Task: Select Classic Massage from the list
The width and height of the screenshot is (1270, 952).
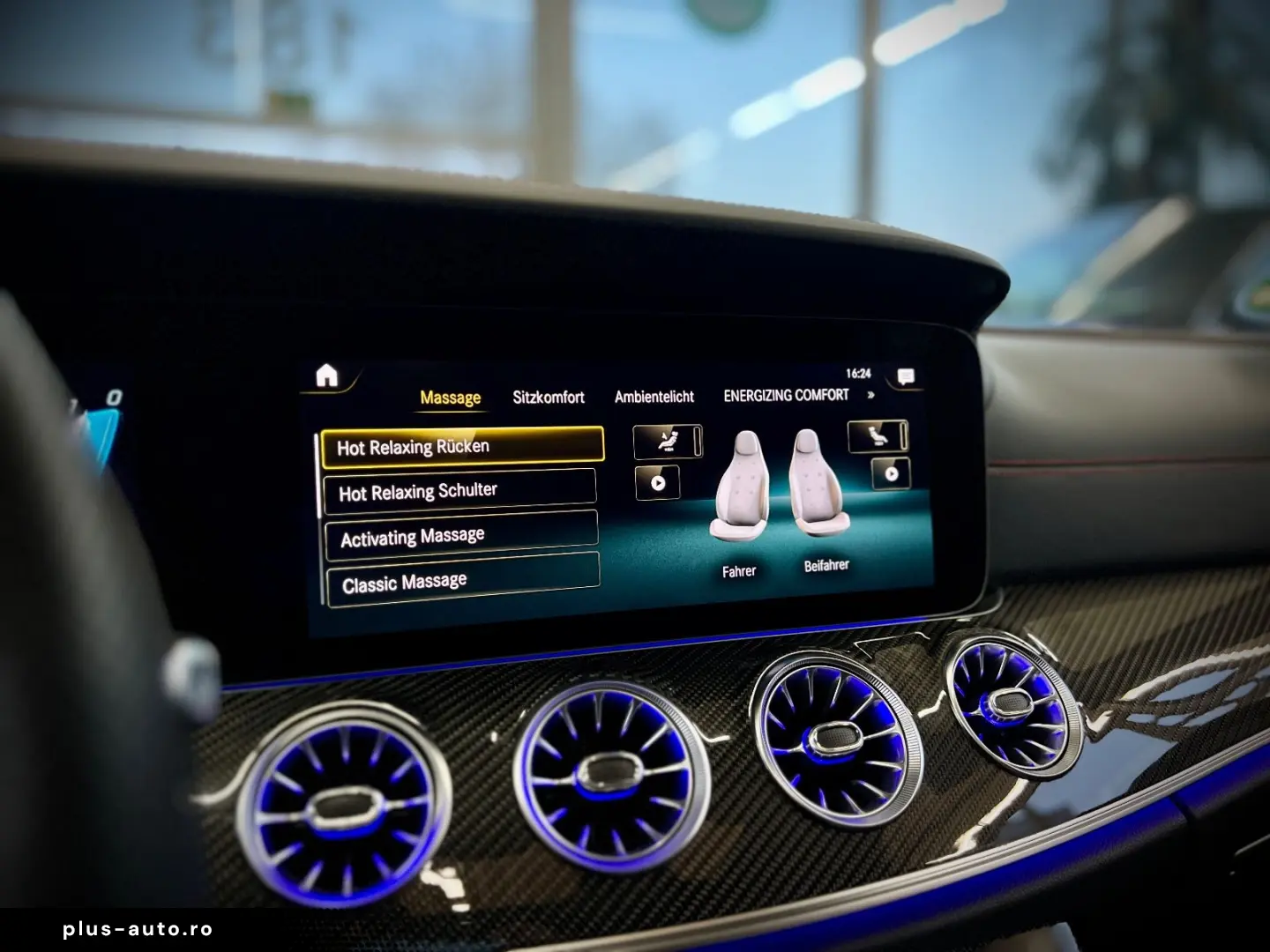Action: click(x=459, y=580)
